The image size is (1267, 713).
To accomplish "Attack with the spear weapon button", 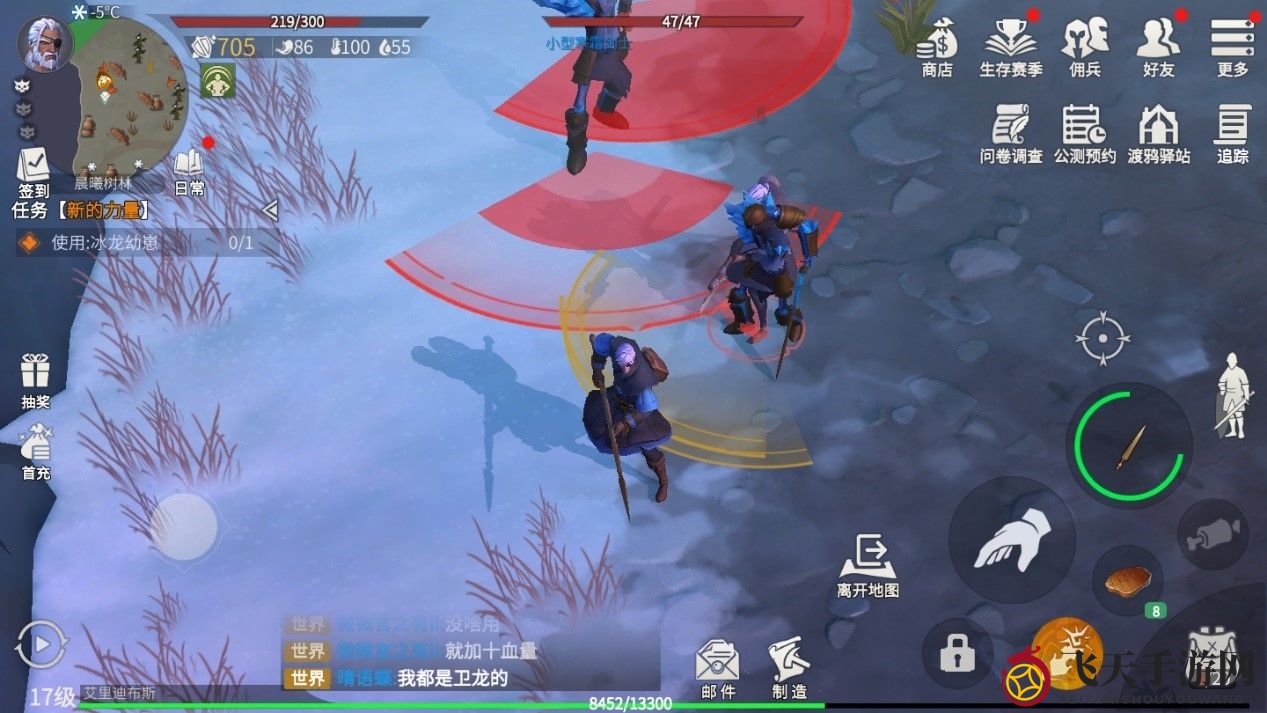I will [x=1129, y=446].
